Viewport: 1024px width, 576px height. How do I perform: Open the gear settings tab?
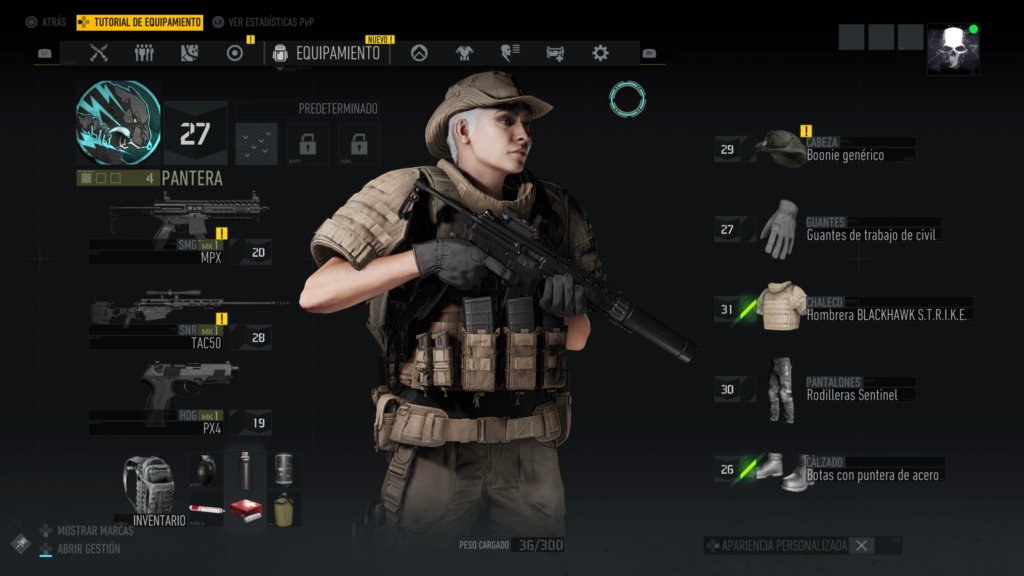click(600, 53)
